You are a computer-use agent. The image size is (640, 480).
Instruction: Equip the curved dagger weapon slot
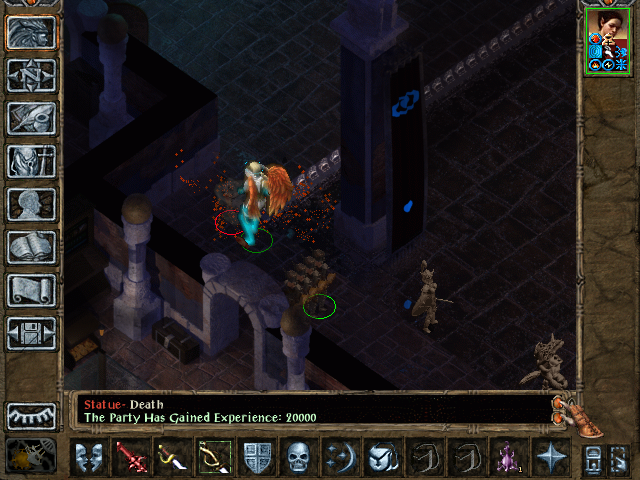pos(173,458)
